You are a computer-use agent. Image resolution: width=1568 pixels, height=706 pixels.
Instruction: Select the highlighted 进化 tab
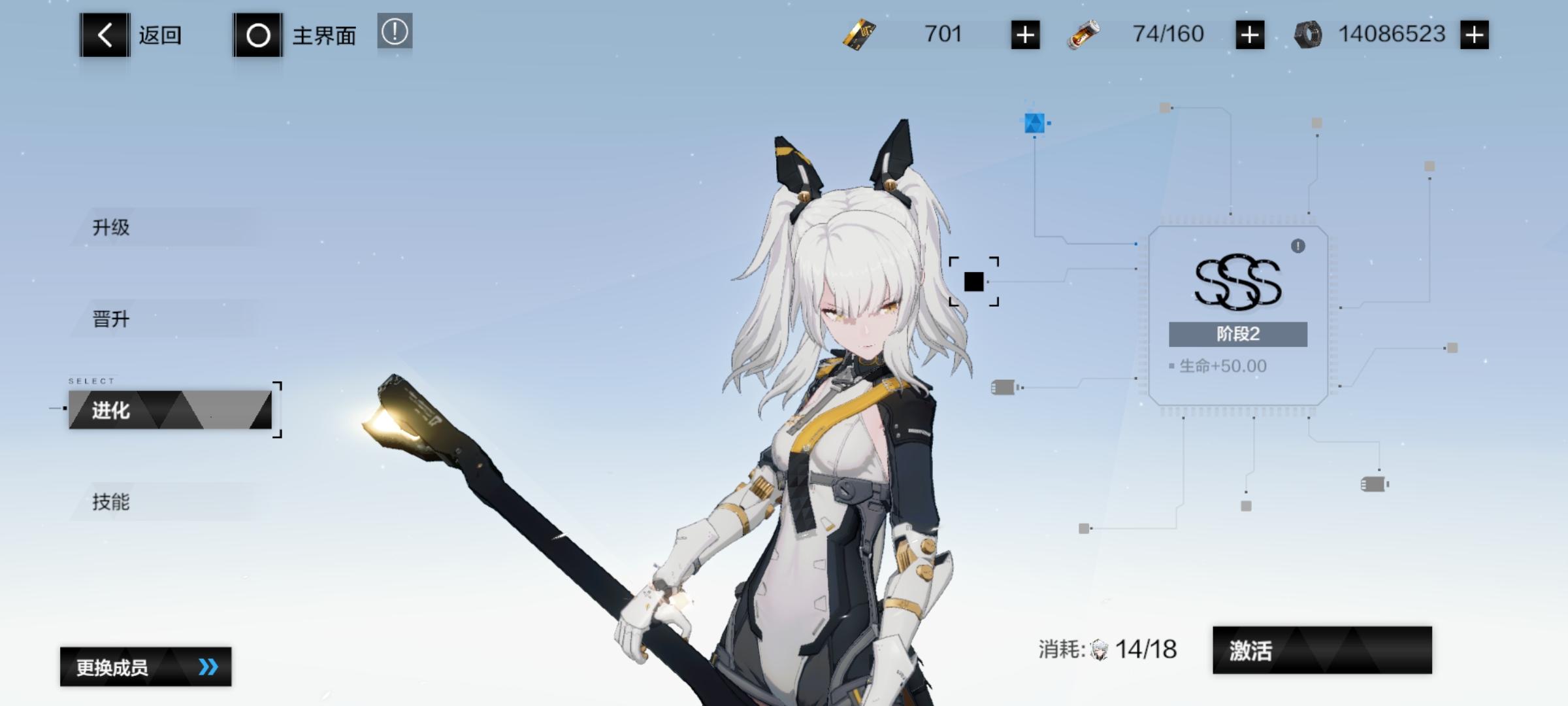tap(111, 411)
